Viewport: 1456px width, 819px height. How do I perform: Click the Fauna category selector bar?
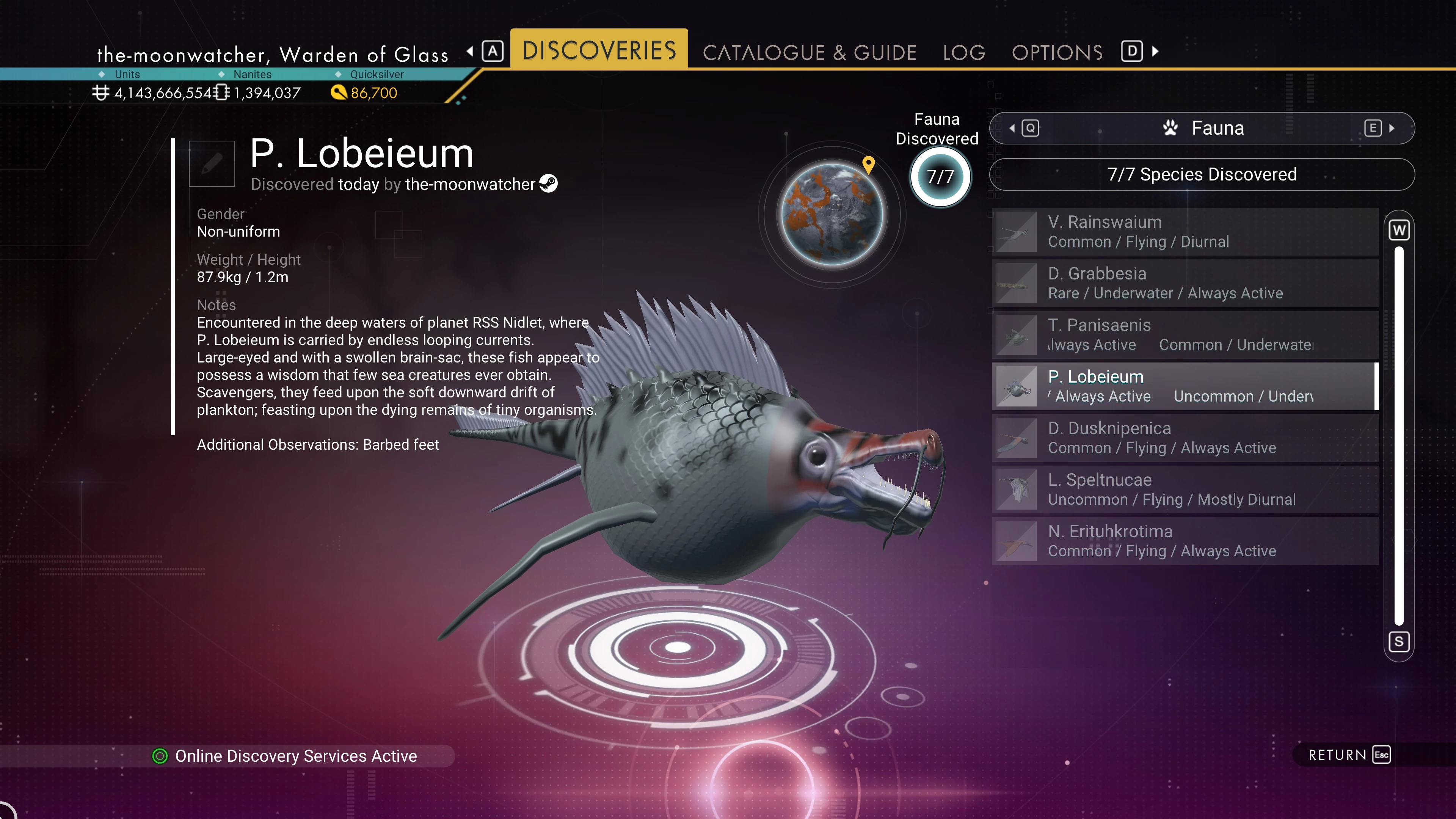click(1202, 128)
